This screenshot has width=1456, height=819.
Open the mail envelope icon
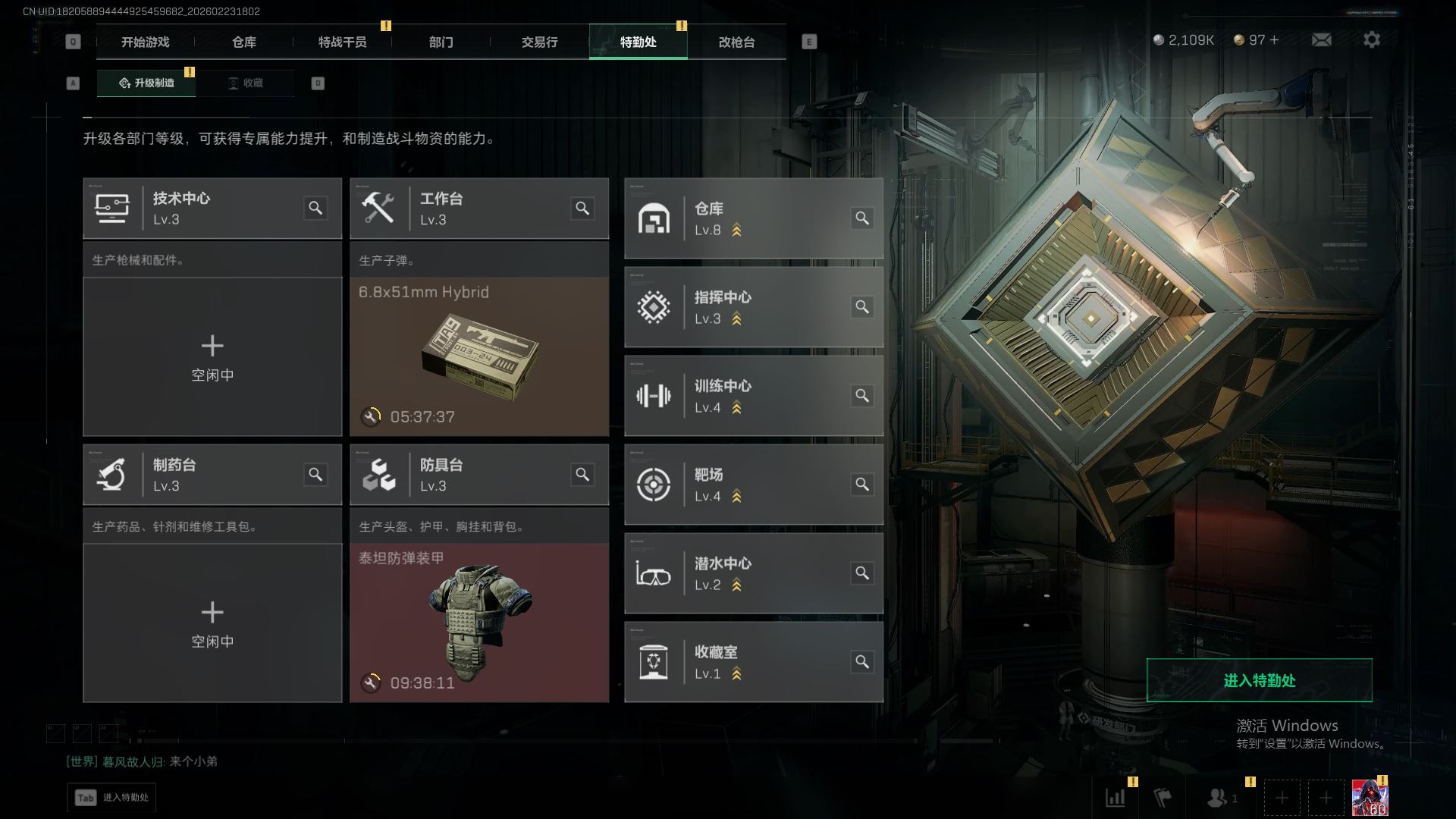pos(1321,40)
